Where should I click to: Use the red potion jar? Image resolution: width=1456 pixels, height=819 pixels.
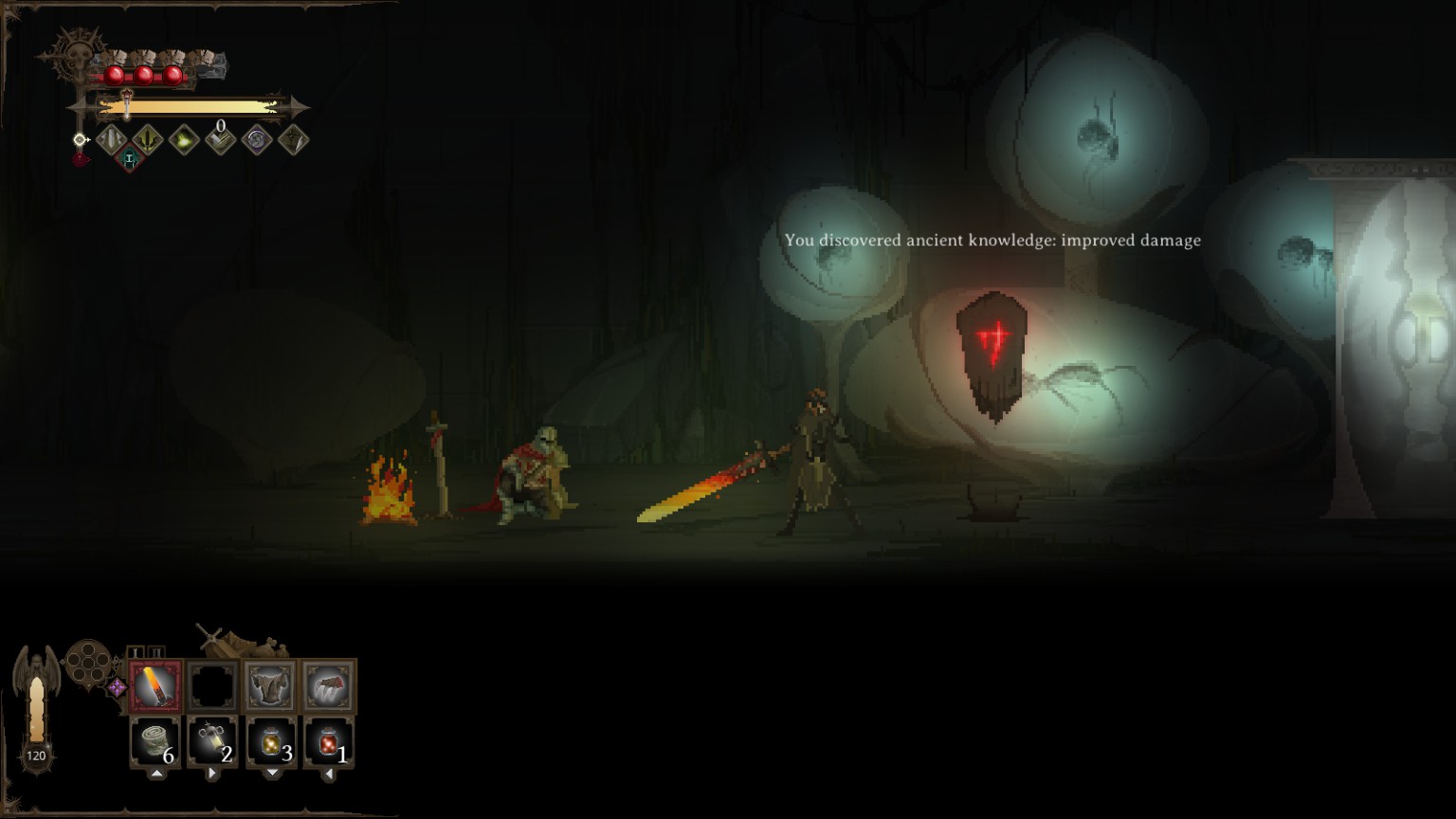329,742
